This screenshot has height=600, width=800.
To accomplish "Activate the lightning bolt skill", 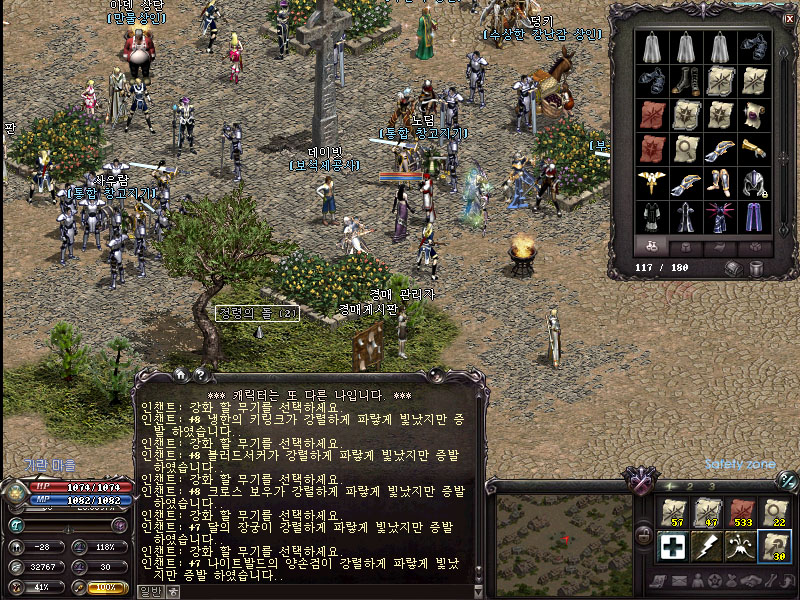I will tap(706, 547).
